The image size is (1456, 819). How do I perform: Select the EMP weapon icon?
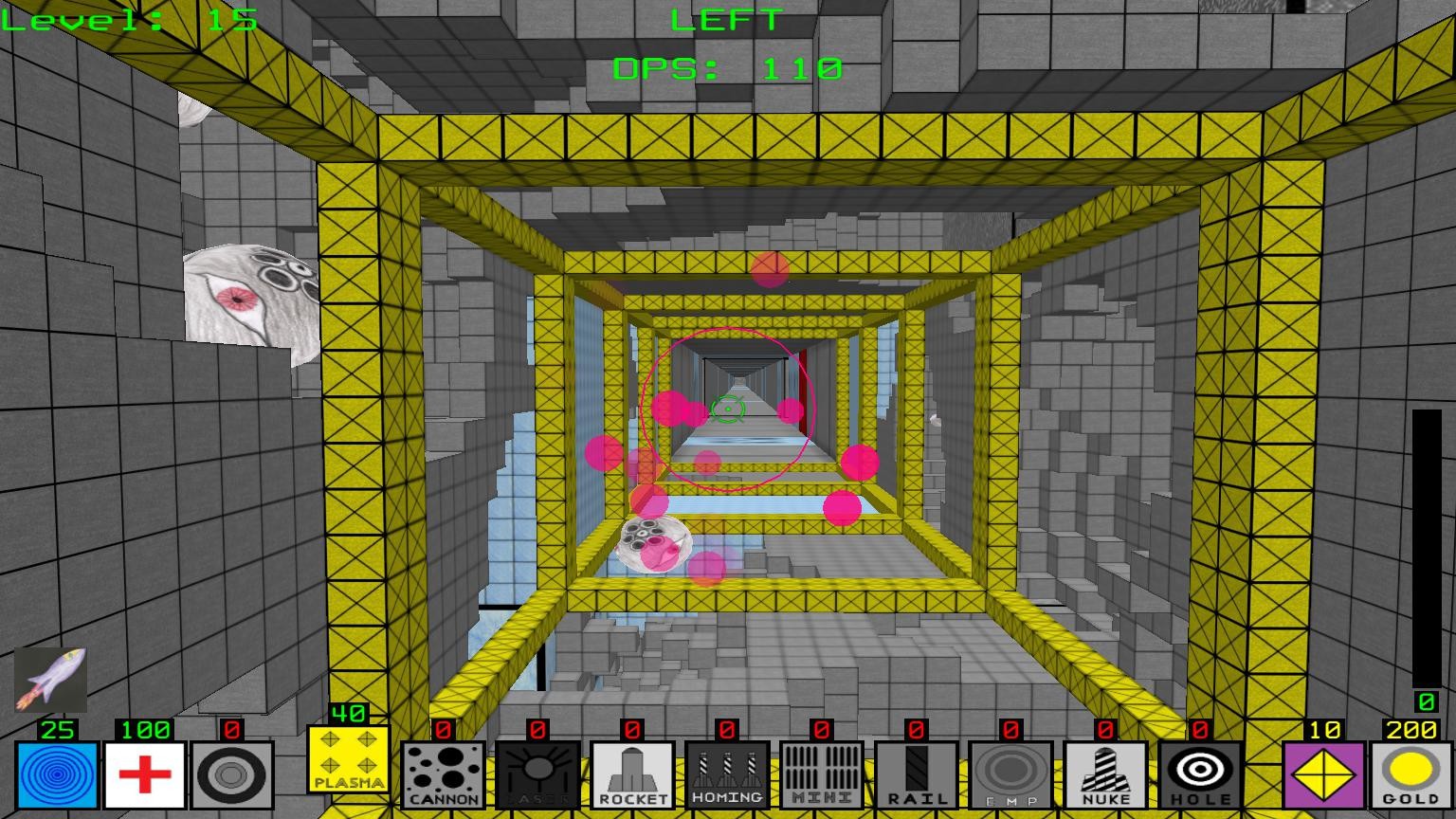[1010, 773]
